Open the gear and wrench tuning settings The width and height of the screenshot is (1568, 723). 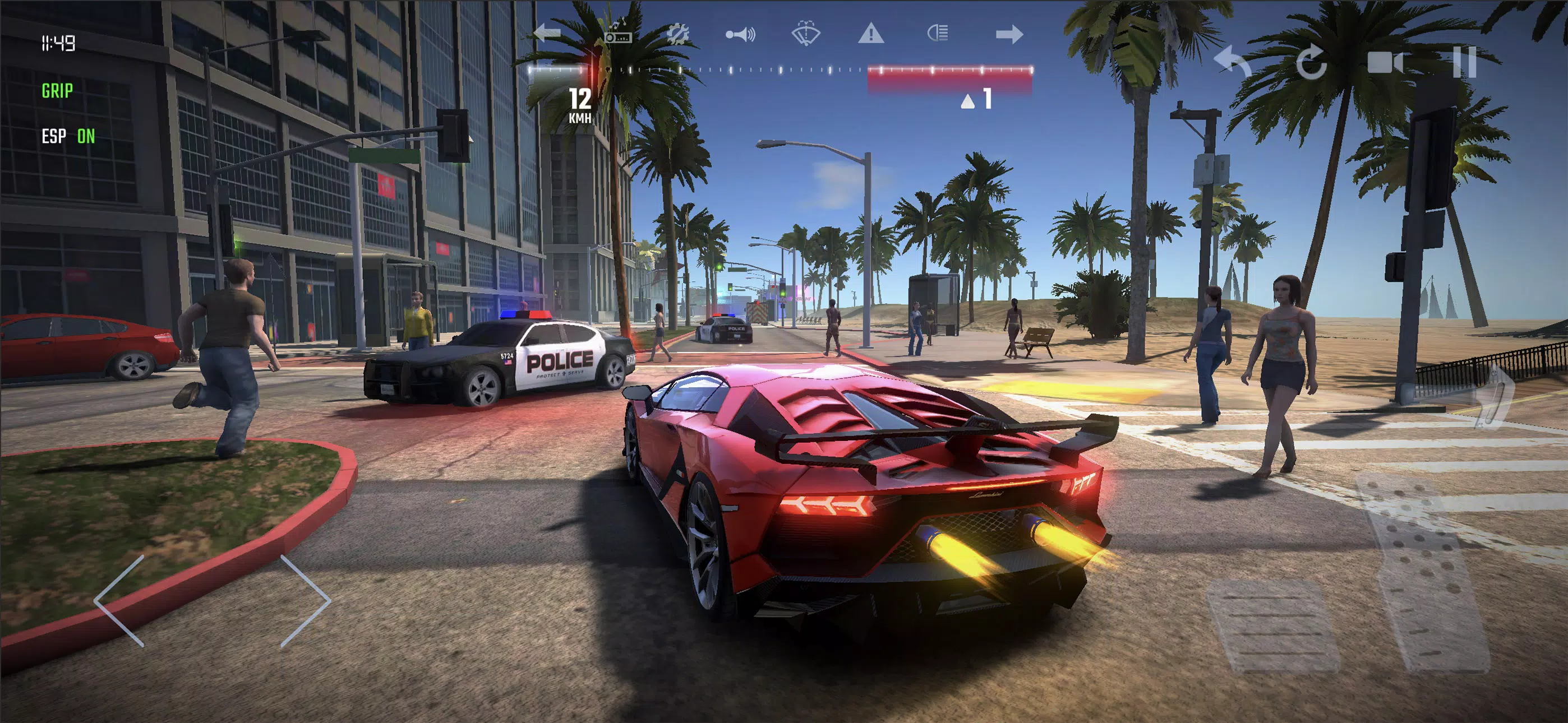pyautogui.click(x=677, y=34)
